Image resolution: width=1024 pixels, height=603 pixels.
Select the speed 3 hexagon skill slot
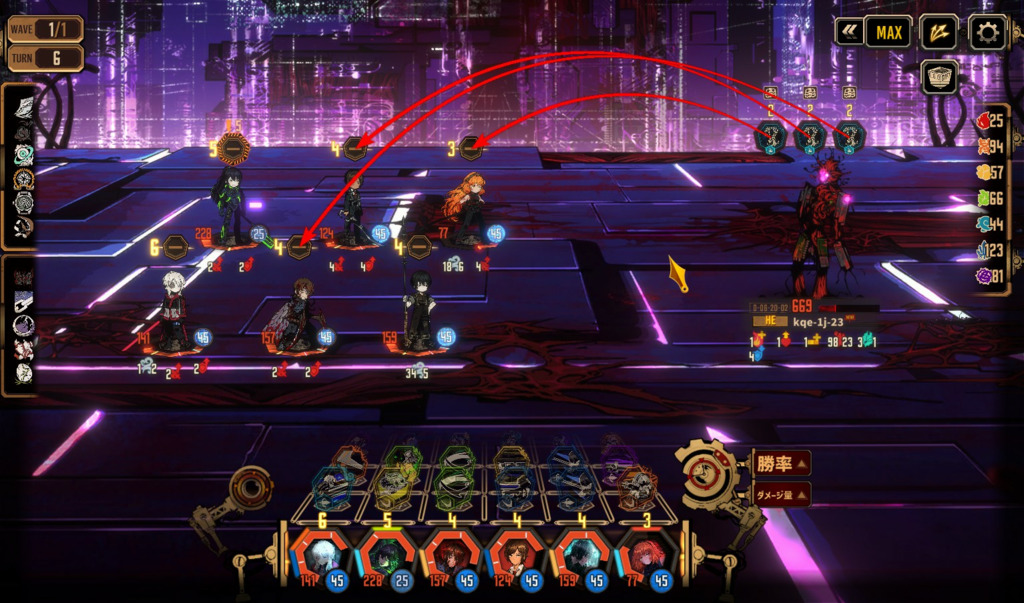pyautogui.click(x=472, y=149)
